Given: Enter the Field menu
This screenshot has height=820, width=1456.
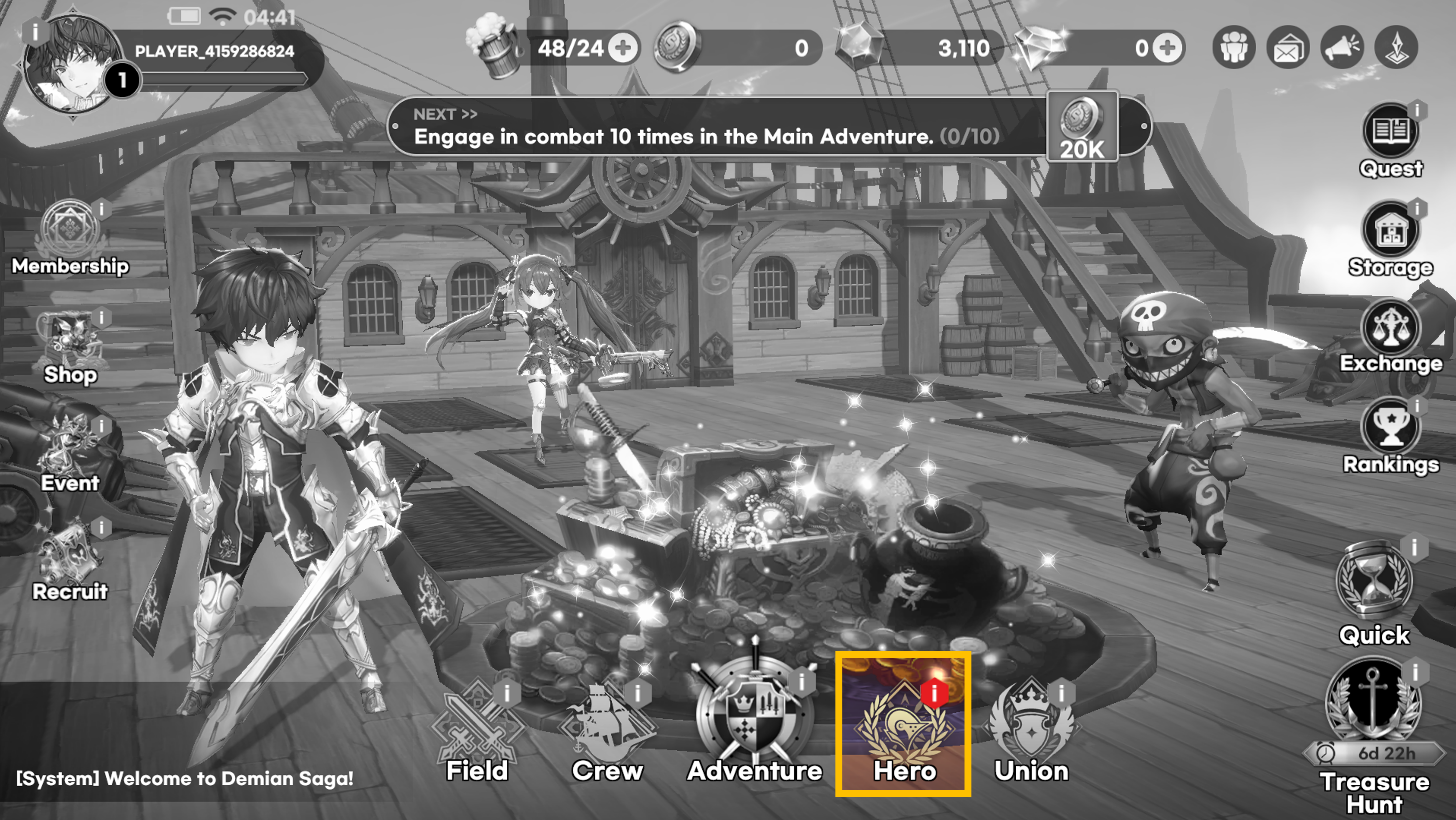Looking at the screenshot, I should 477,726.
